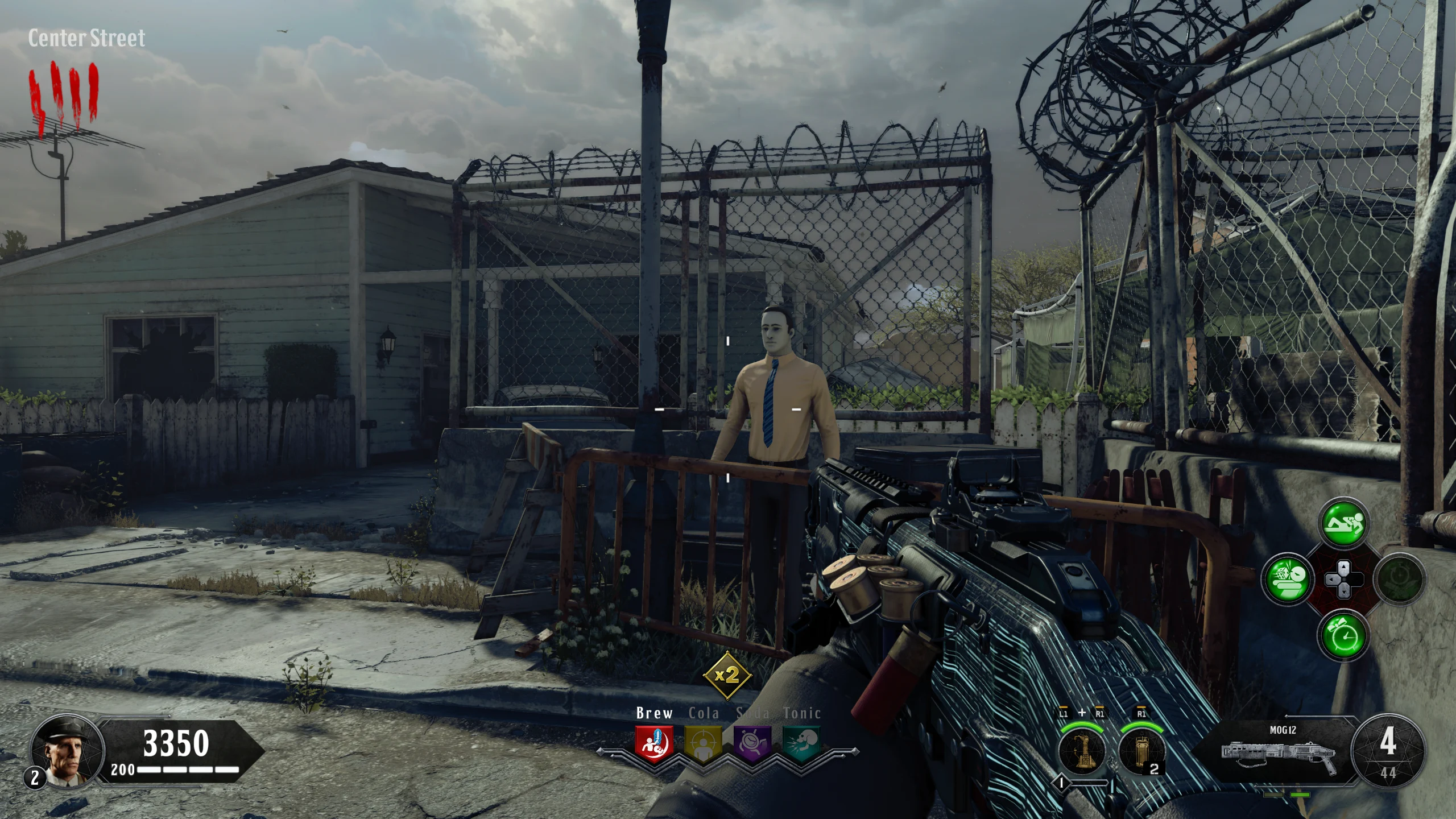Activate the alarm clock elixir with bow
The height and width of the screenshot is (819, 1456).
[1343, 635]
